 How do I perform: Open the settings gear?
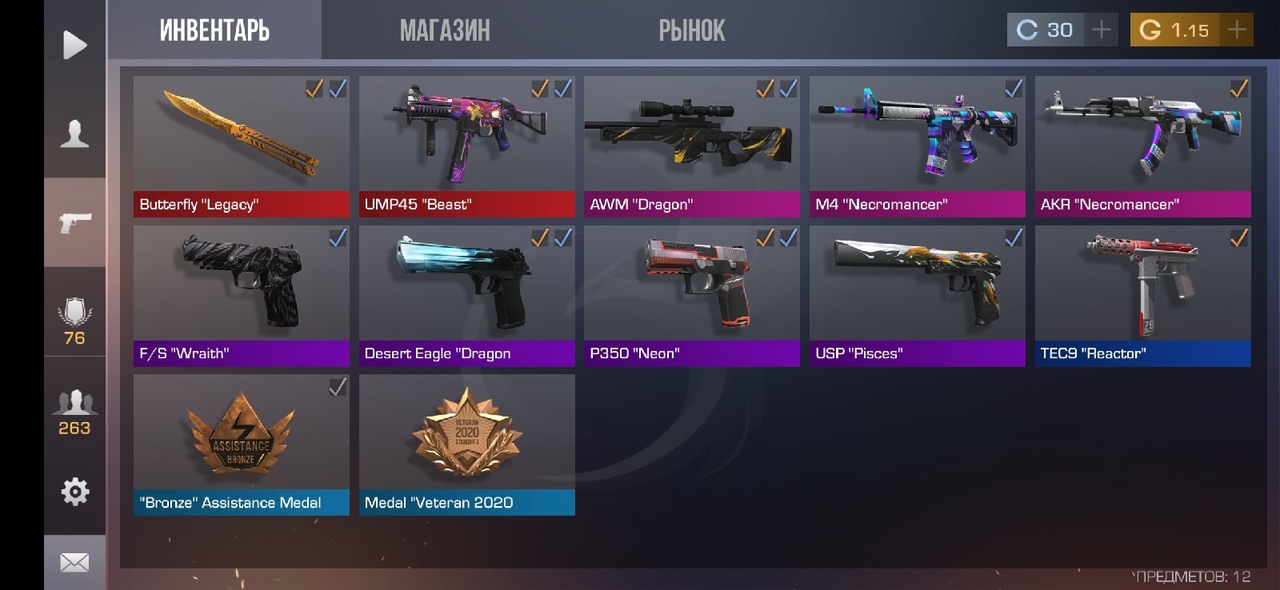click(74, 491)
